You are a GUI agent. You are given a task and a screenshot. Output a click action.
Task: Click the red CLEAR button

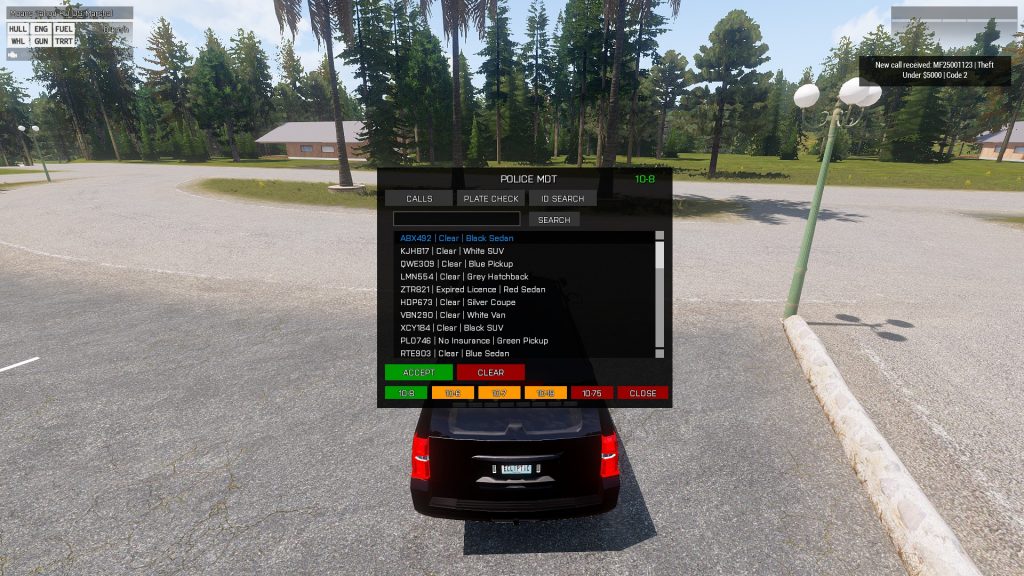click(x=490, y=372)
